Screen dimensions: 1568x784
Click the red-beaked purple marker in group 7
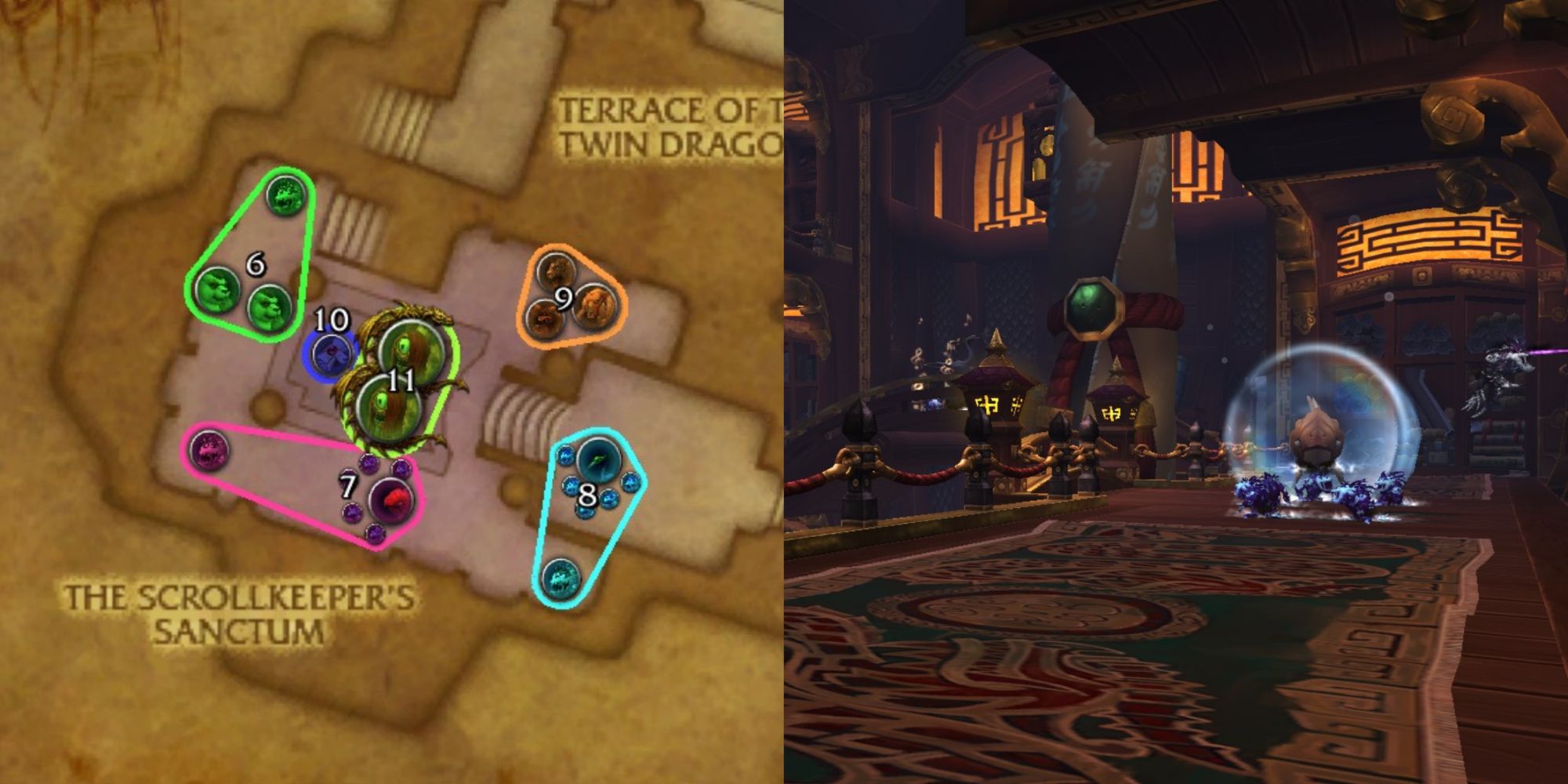coord(391,500)
